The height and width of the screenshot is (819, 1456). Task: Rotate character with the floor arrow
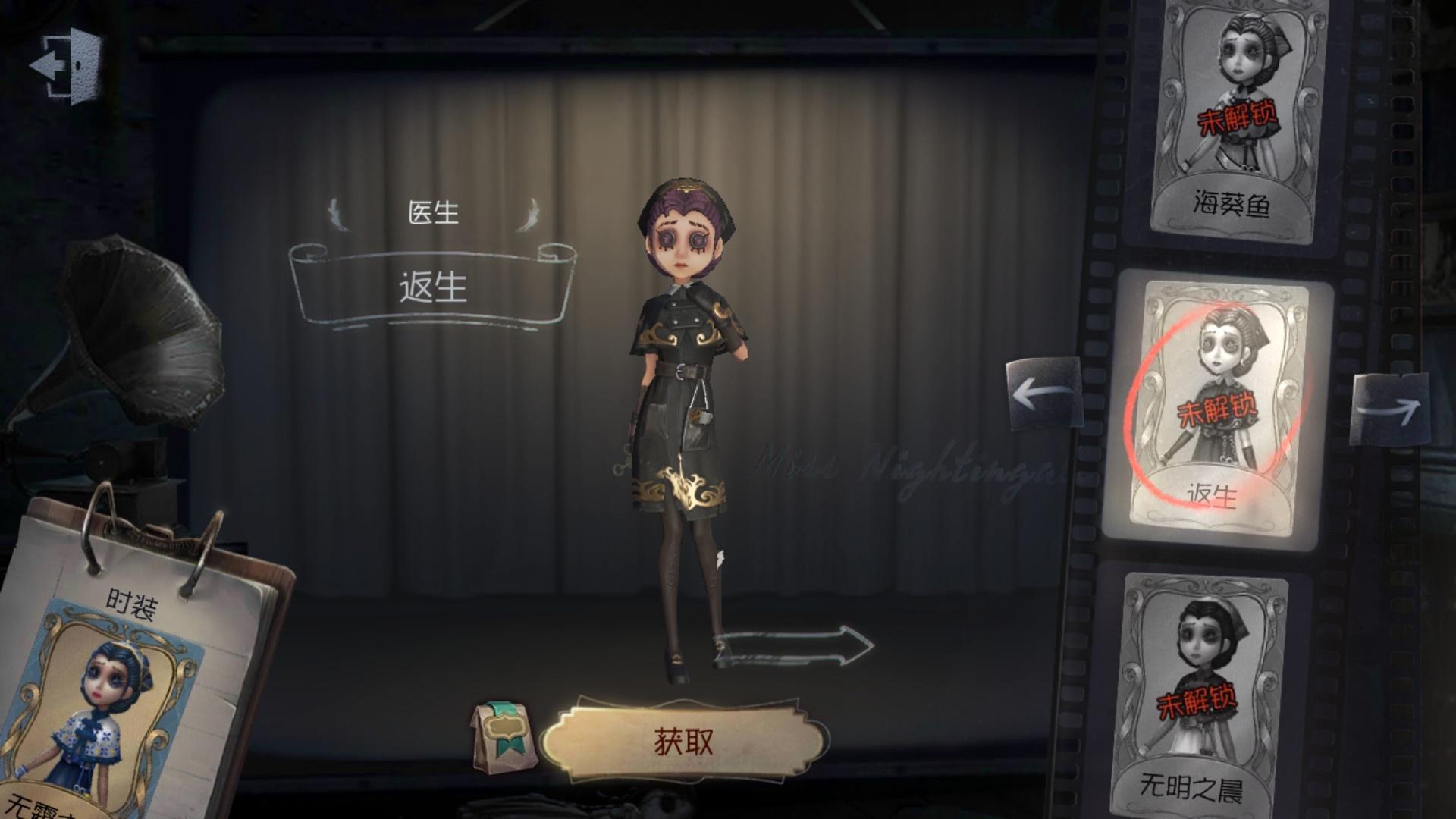[796, 647]
